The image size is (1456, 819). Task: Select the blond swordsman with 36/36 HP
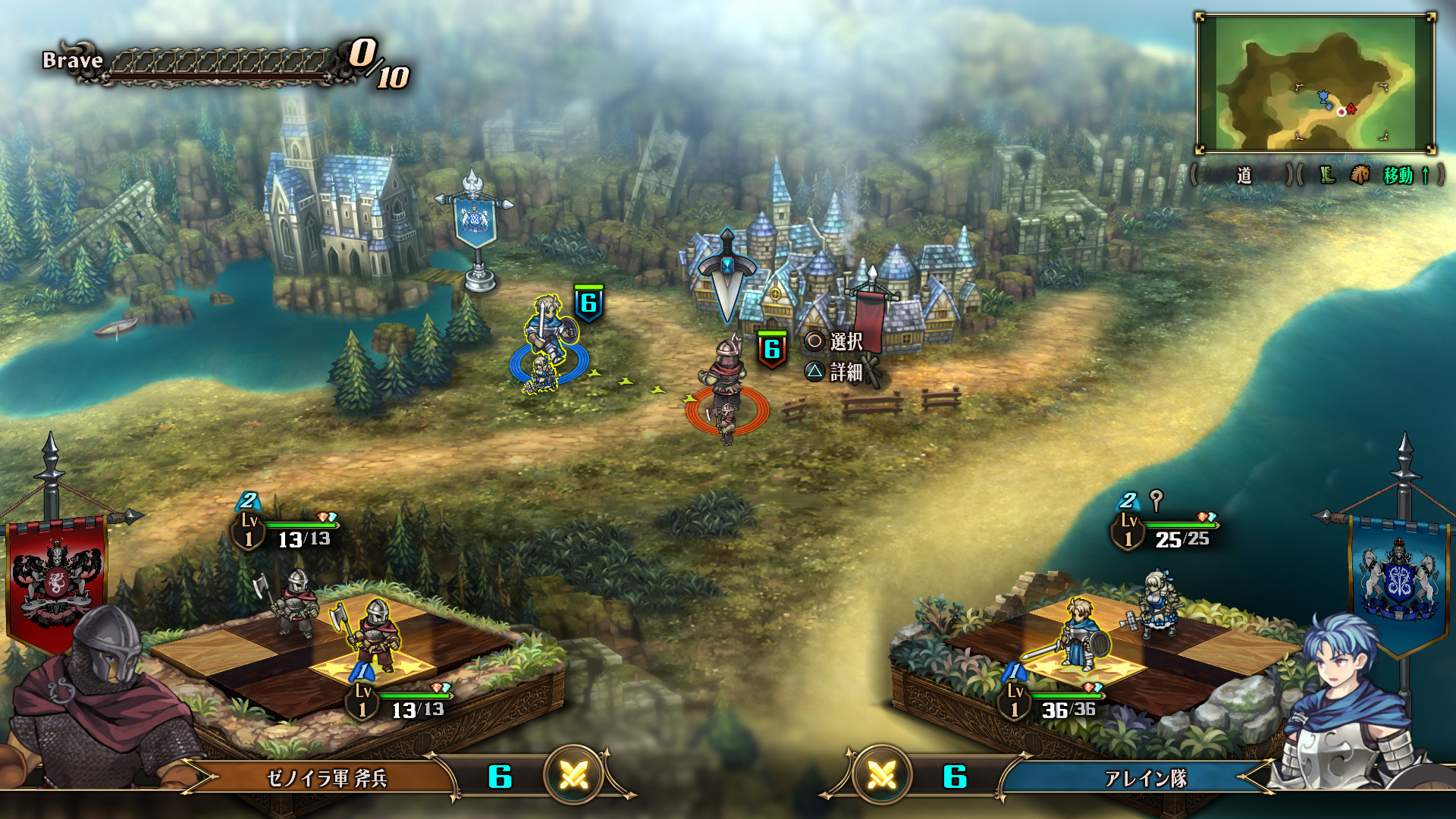coord(1077,633)
